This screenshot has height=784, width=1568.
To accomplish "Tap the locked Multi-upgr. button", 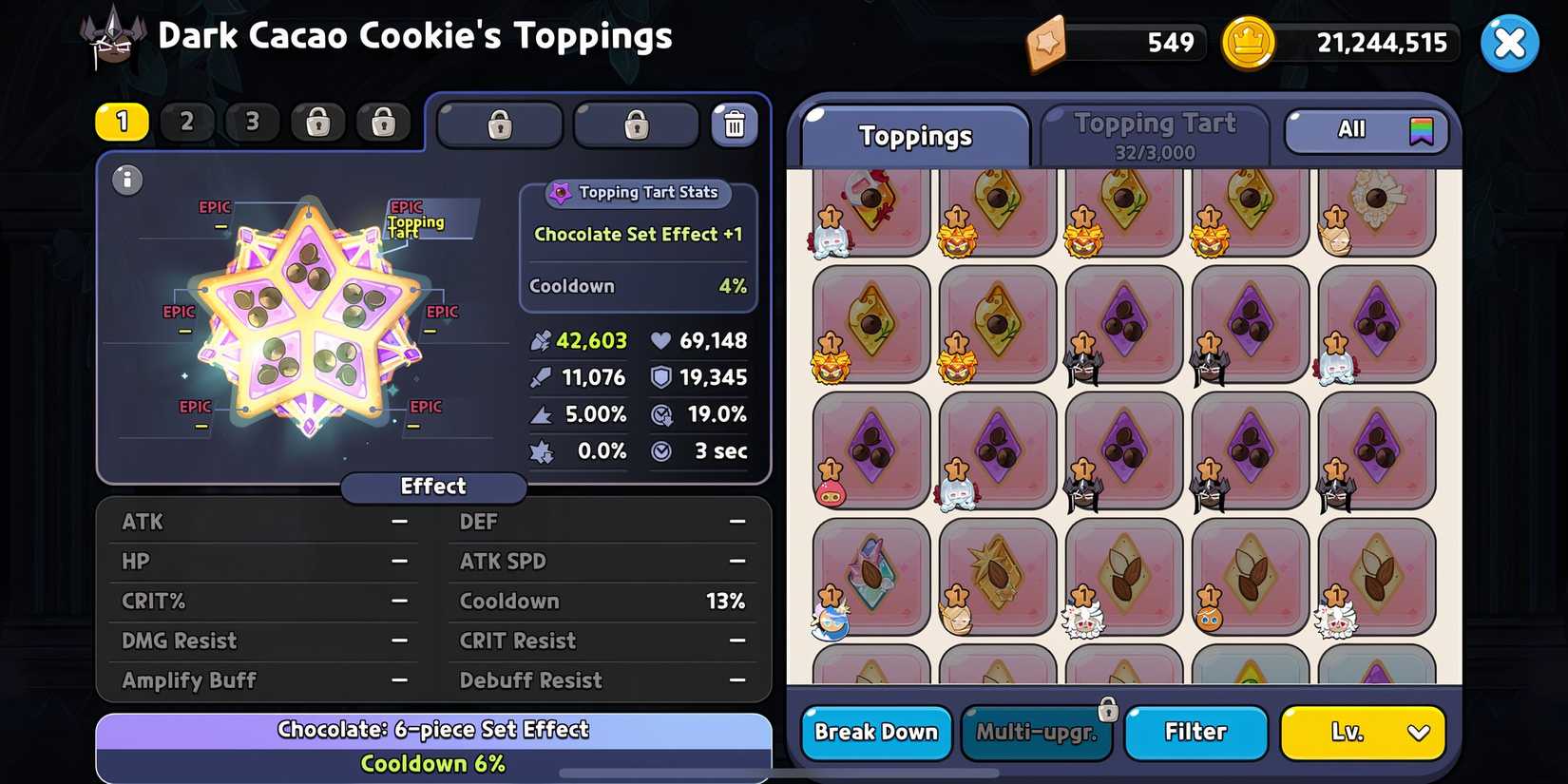I will 1037,733.
